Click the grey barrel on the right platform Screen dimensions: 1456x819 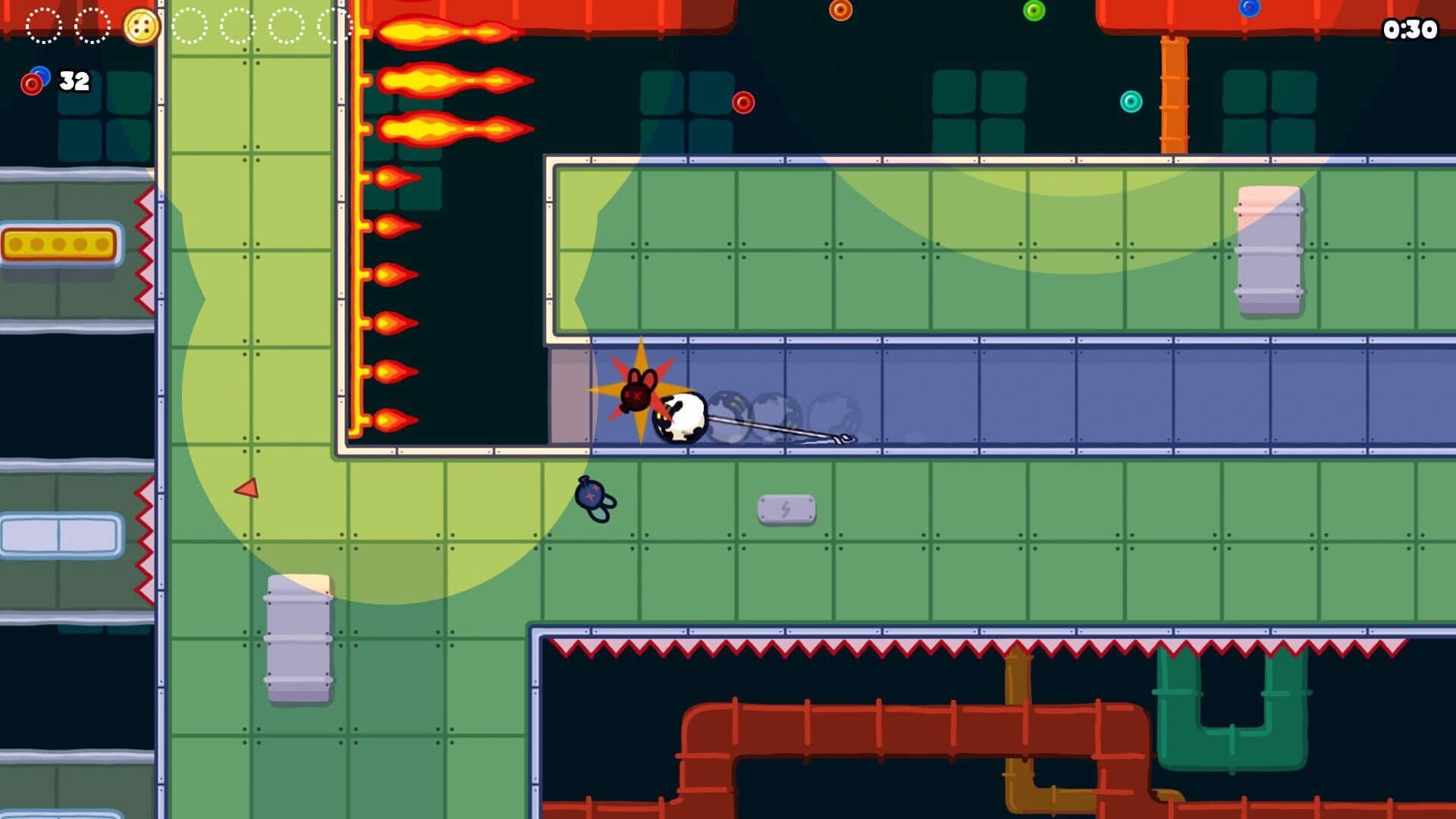click(x=1269, y=250)
